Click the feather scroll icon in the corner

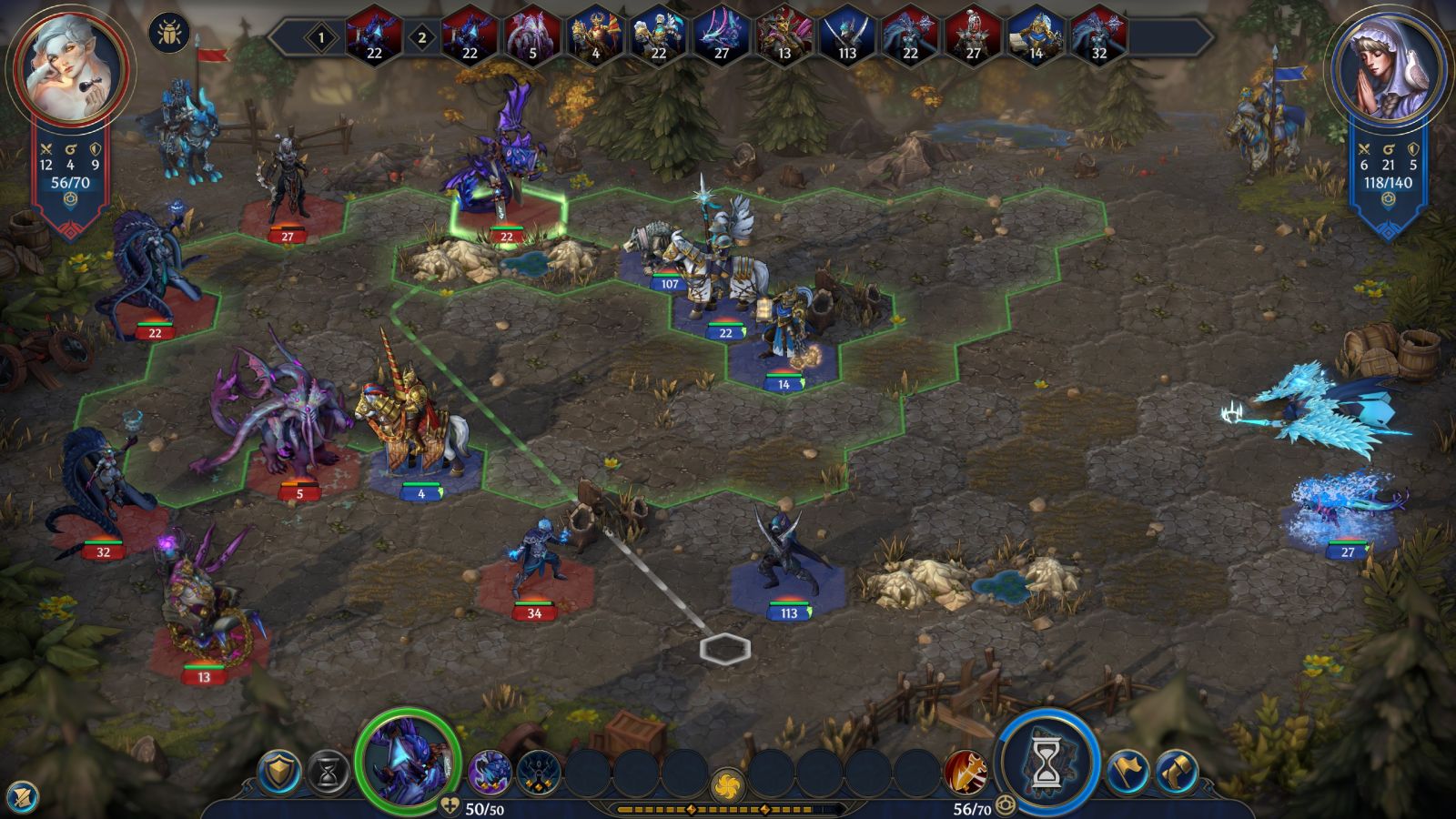[x=20, y=798]
